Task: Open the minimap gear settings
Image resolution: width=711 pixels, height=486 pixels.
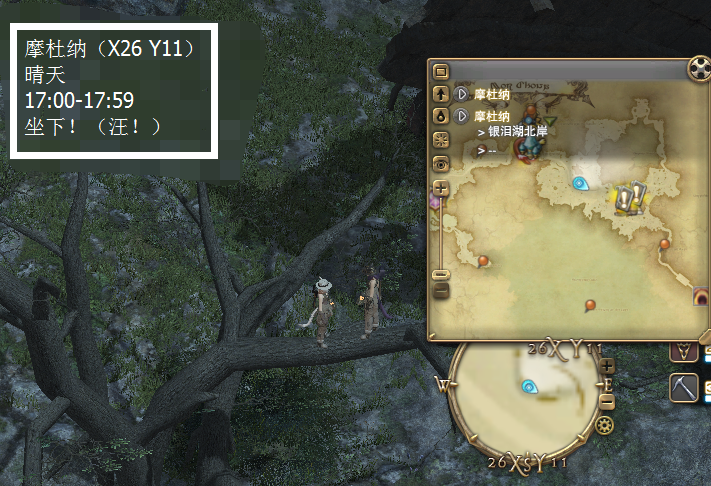Action: [604, 425]
